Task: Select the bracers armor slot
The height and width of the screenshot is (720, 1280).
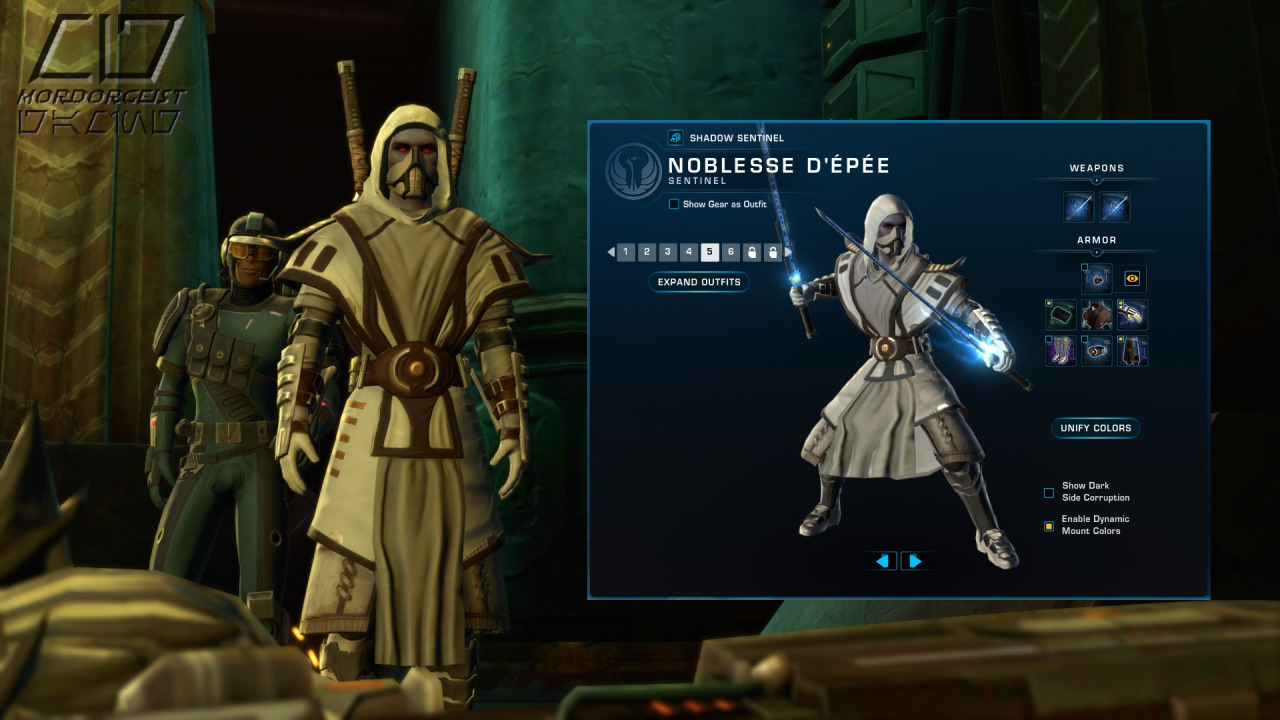Action: (1061, 315)
